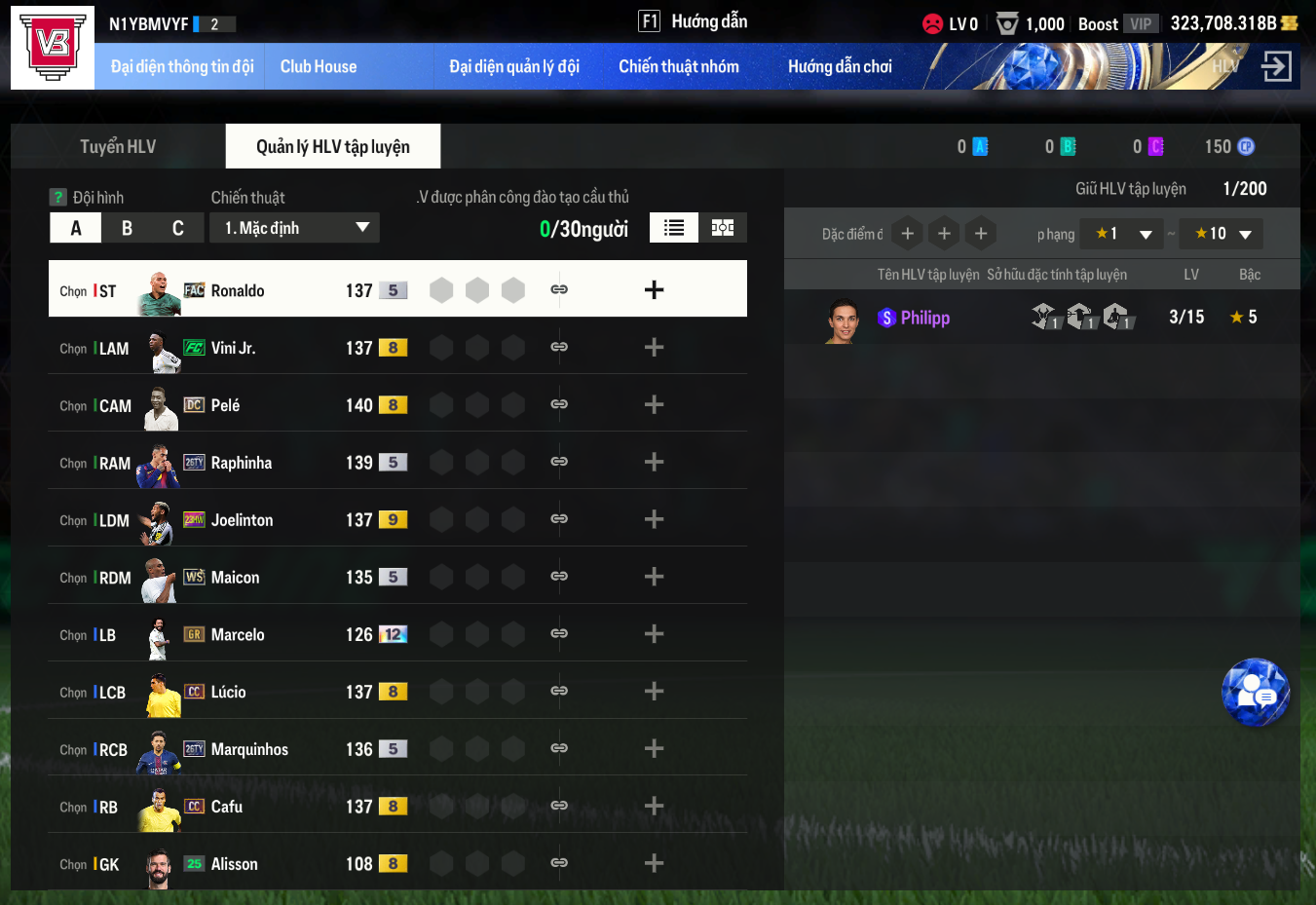Click the link icon for Marcelo
Viewport: 1316px width, 905px height.
pos(559,634)
